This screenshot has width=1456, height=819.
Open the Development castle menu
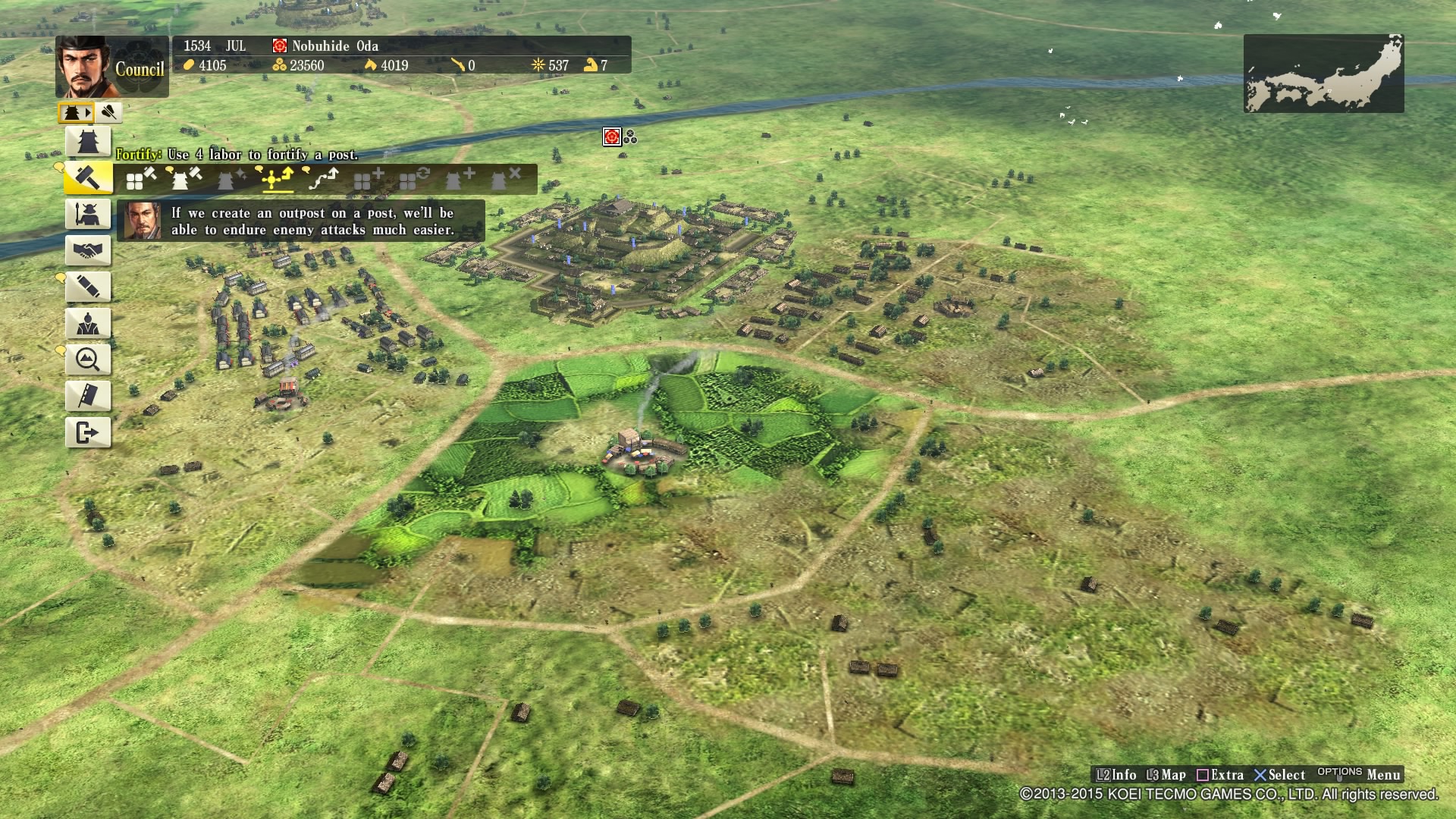point(88,141)
